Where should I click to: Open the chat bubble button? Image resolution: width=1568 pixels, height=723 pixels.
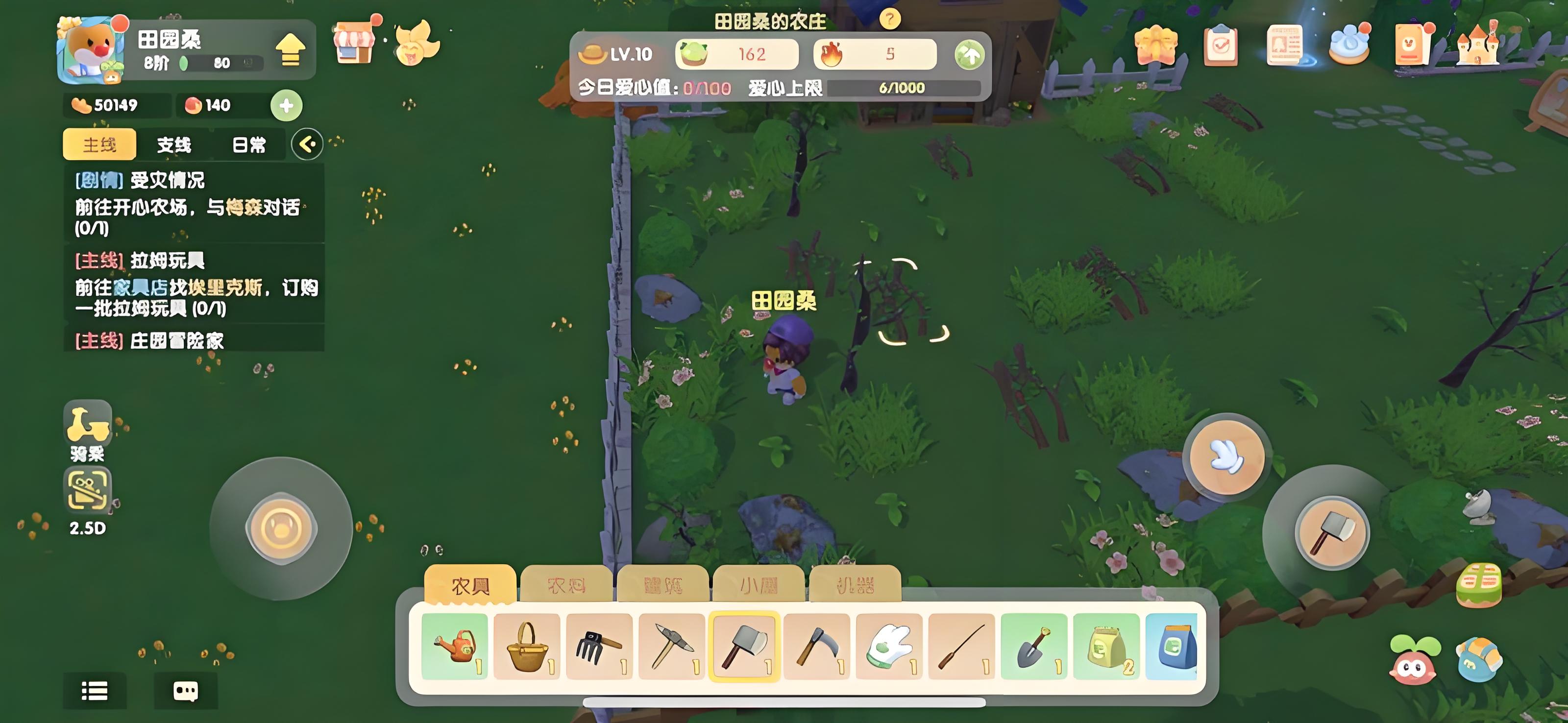coord(186,691)
